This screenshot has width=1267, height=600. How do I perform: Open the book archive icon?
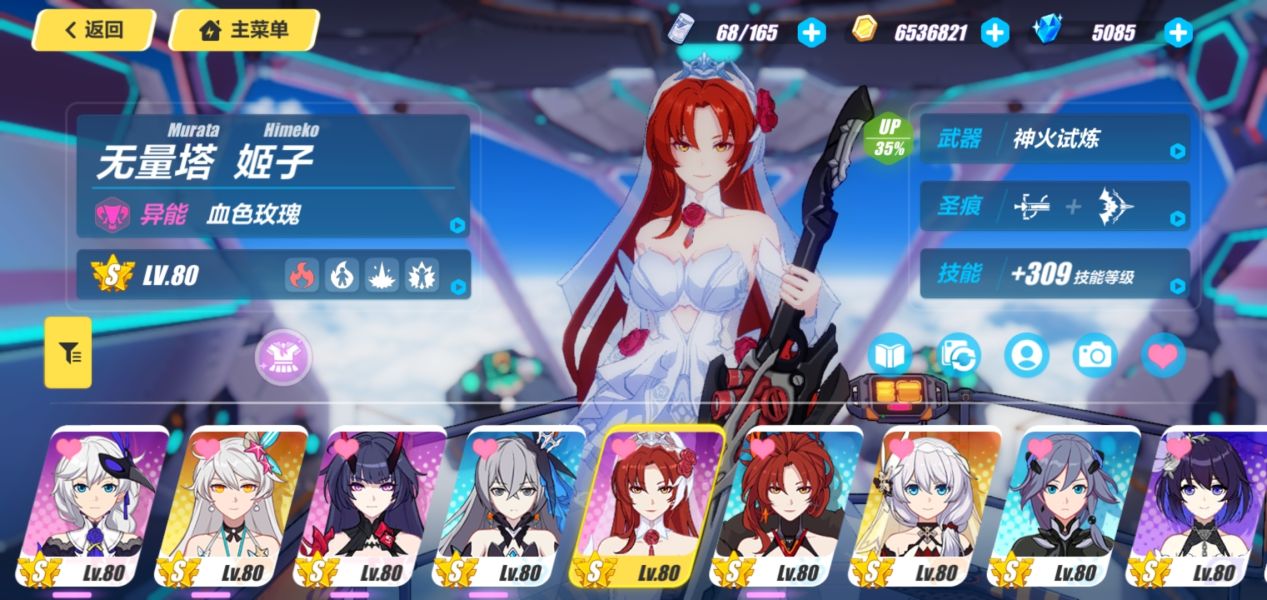click(x=890, y=354)
